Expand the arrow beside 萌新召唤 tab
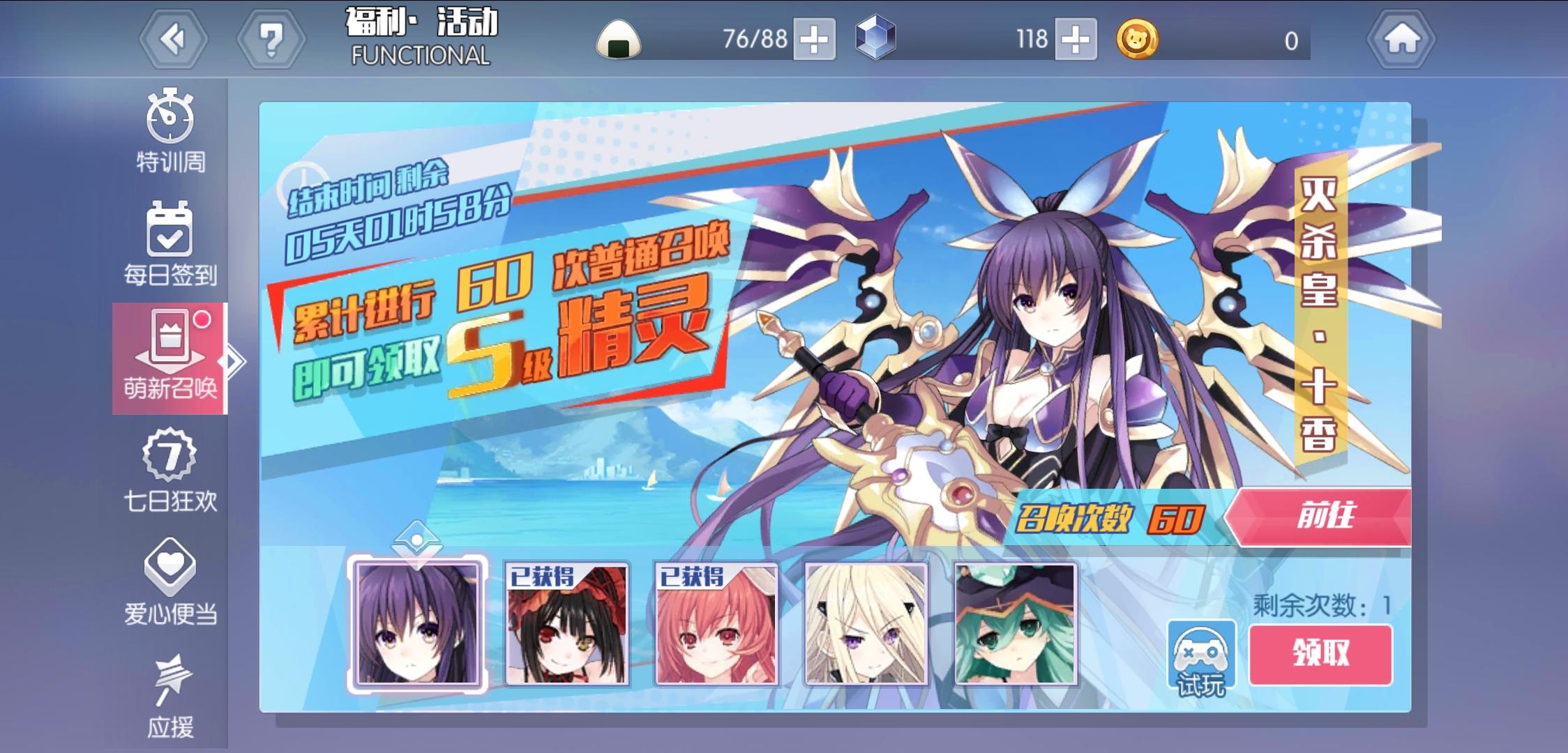Image resolution: width=1568 pixels, height=753 pixels. tap(233, 360)
